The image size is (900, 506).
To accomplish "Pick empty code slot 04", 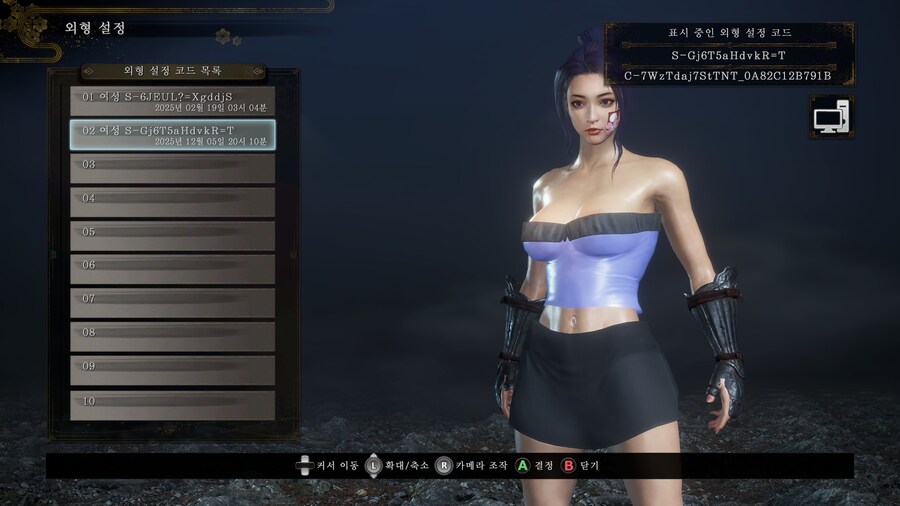I will (172, 202).
